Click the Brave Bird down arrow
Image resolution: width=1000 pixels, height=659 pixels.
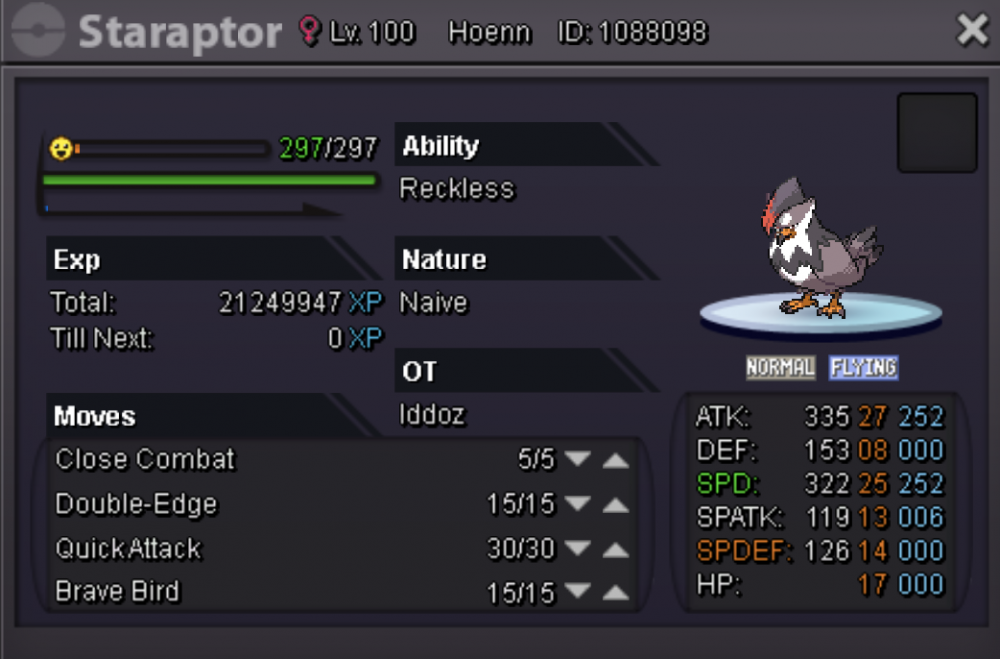coord(578,593)
